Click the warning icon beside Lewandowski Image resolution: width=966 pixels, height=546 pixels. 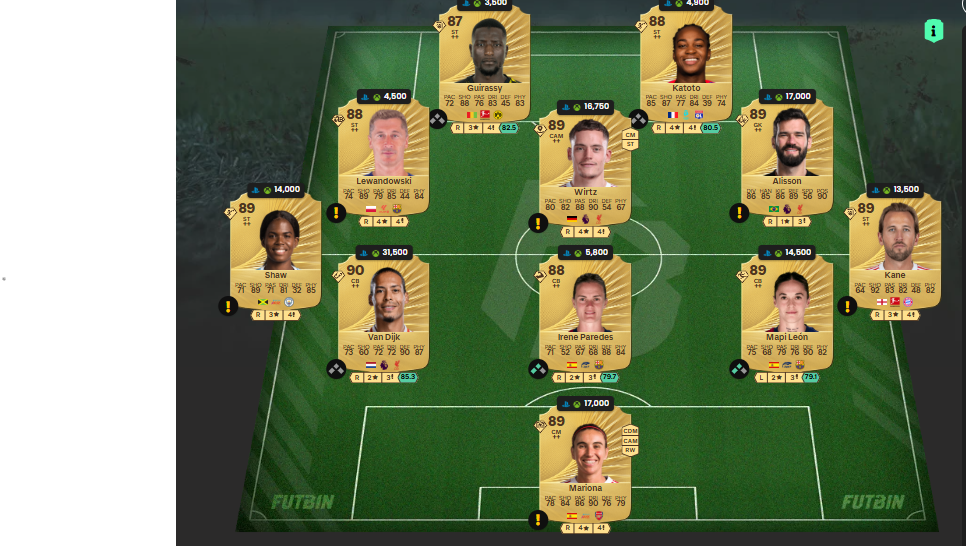point(336,213)
